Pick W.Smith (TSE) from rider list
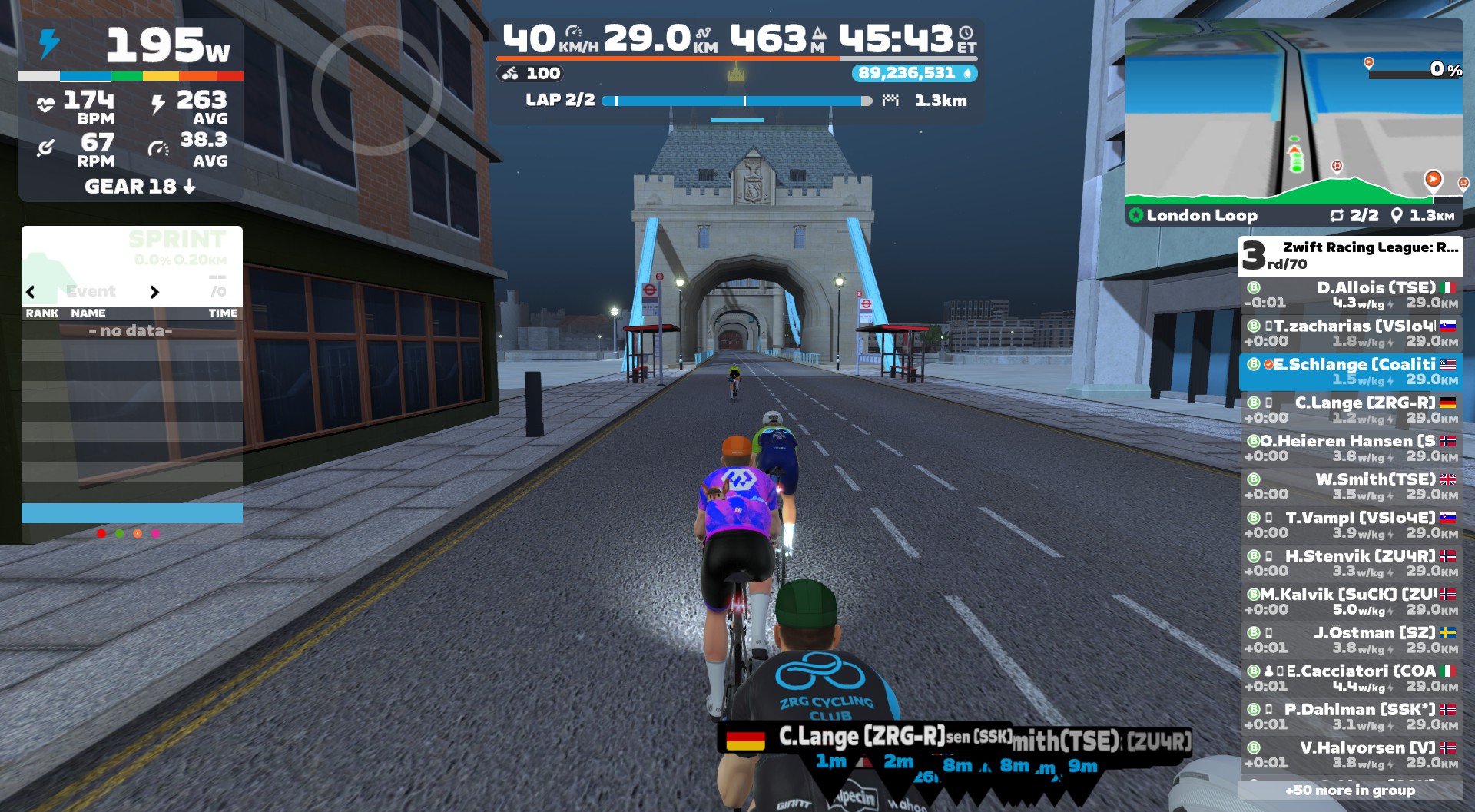This screenshot has width=1475, height=812. pos(1351,487)
